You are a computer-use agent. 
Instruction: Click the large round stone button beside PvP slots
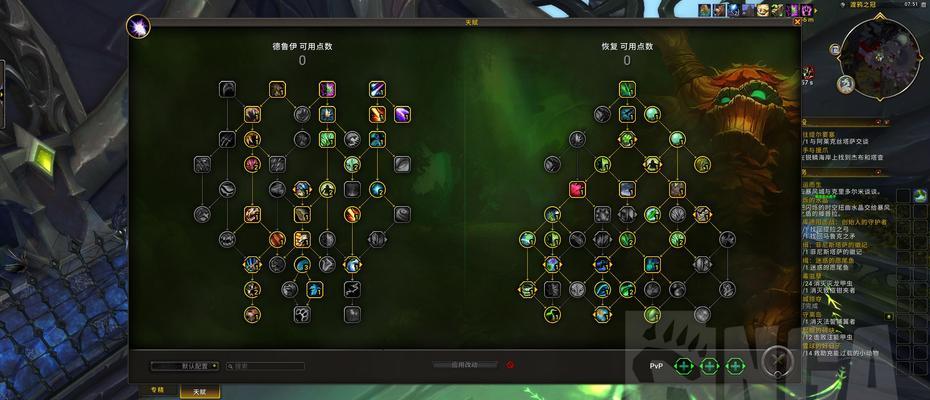tap(777, 364)
